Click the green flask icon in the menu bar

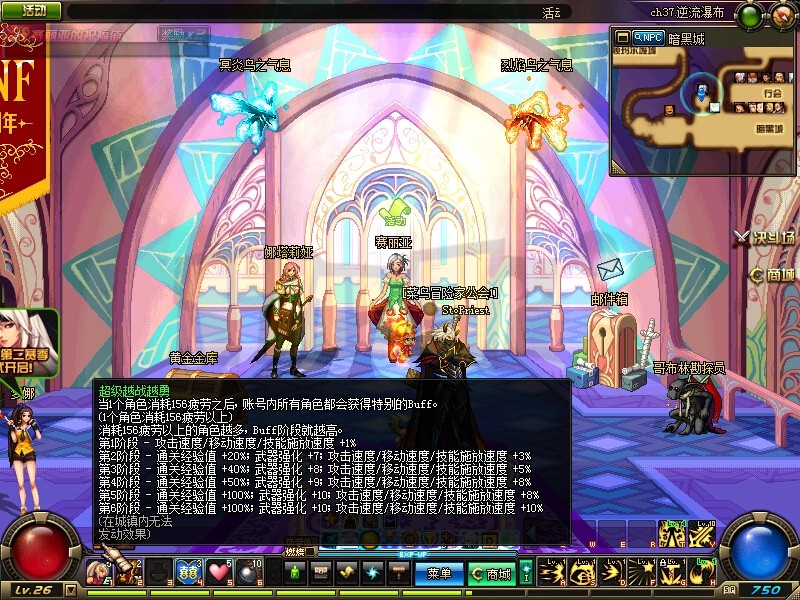(x=297, y=573)
